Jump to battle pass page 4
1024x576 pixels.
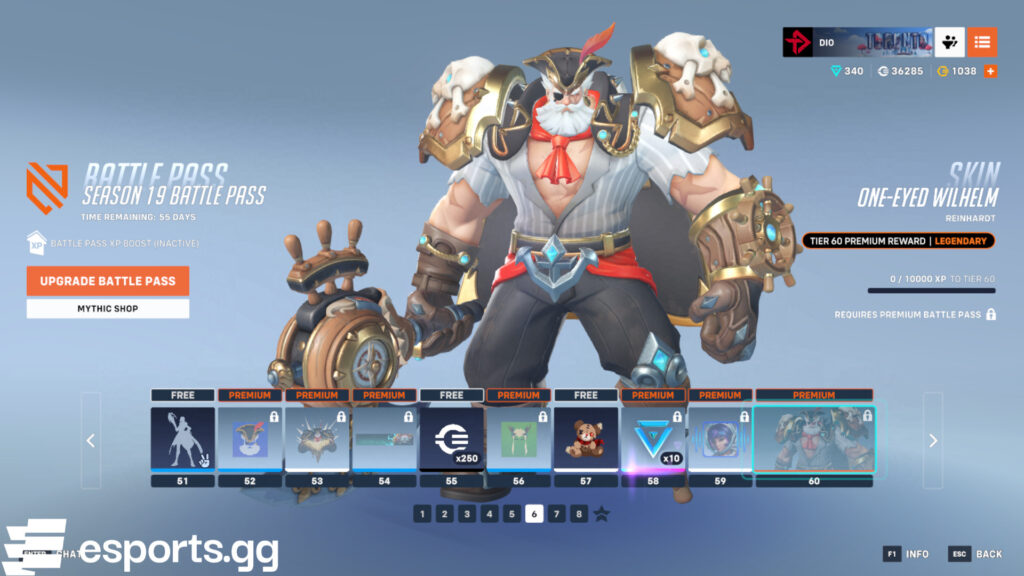[x=489, y=514]
